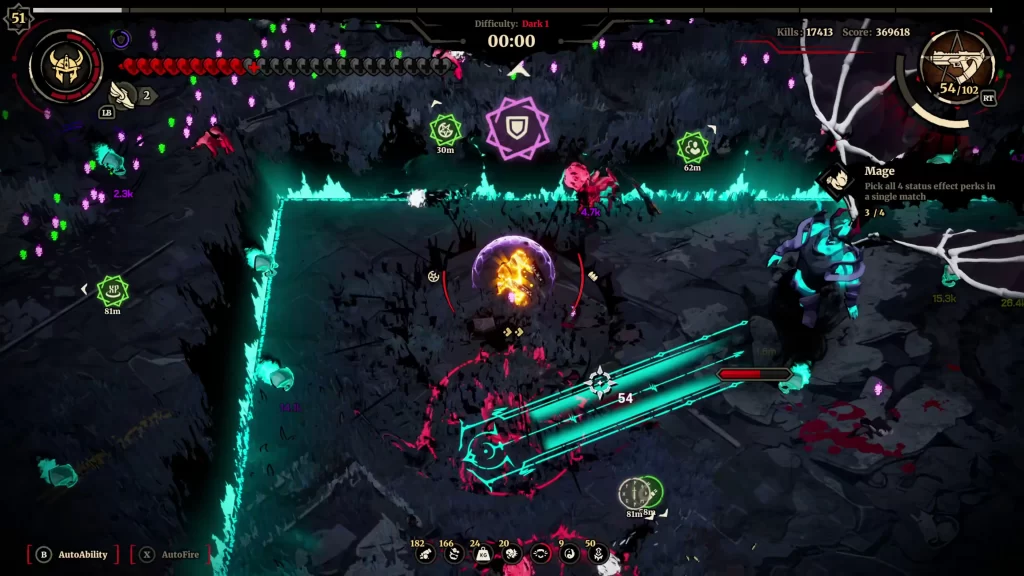Select the perk icon showing 20
Viewport: 1024px width, 576px height.
[x=511, y=554]
